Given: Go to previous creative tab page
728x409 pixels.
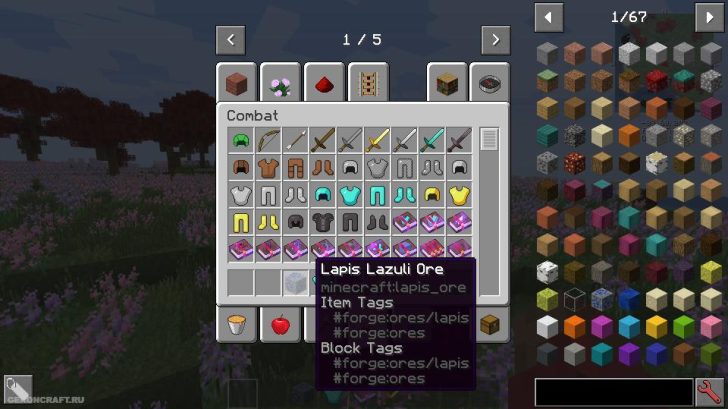Looking at the screenshot, I should point(231,40).
